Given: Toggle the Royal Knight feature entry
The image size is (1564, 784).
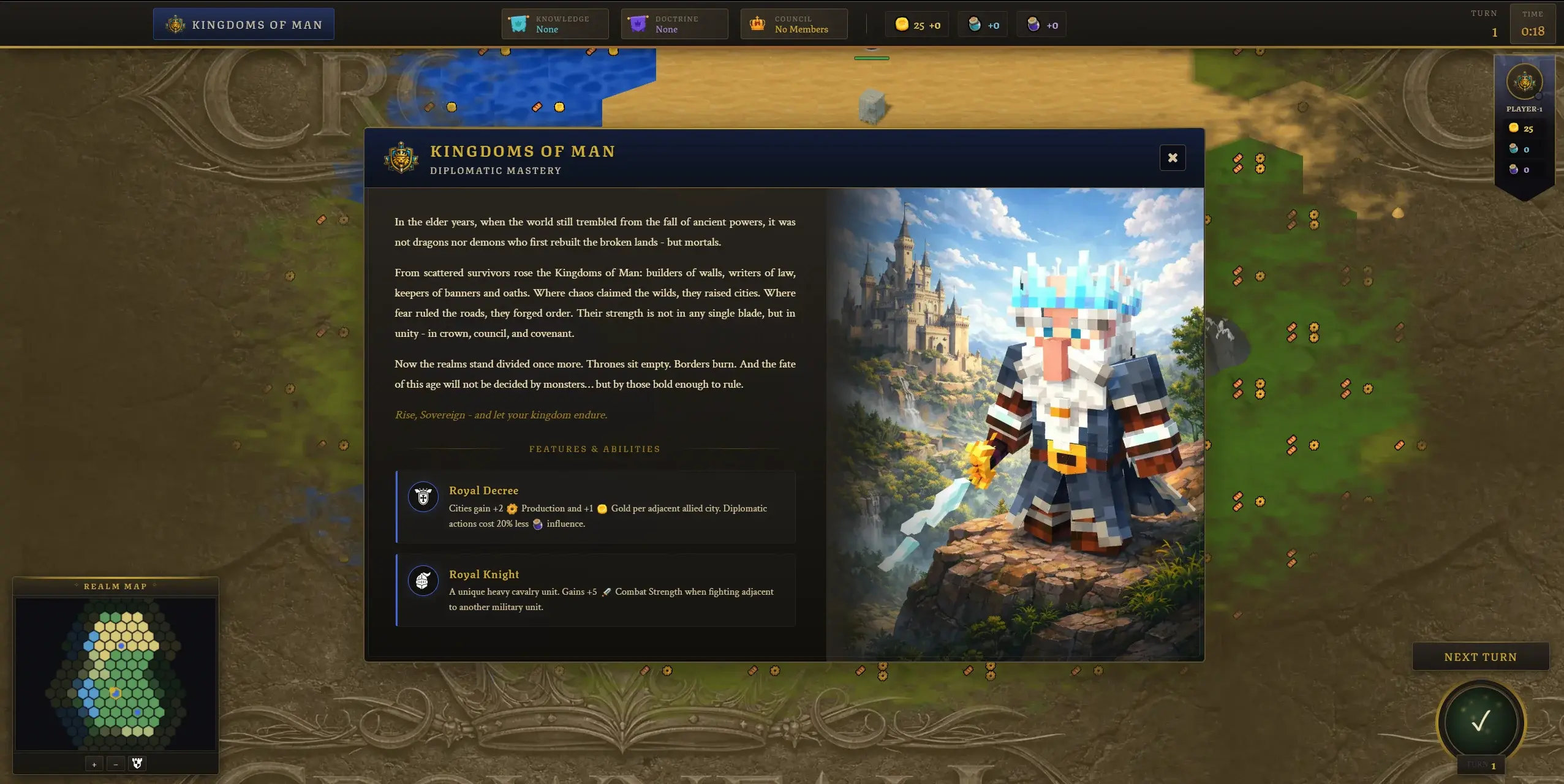Looking at the screenshot, I should 594,590.
